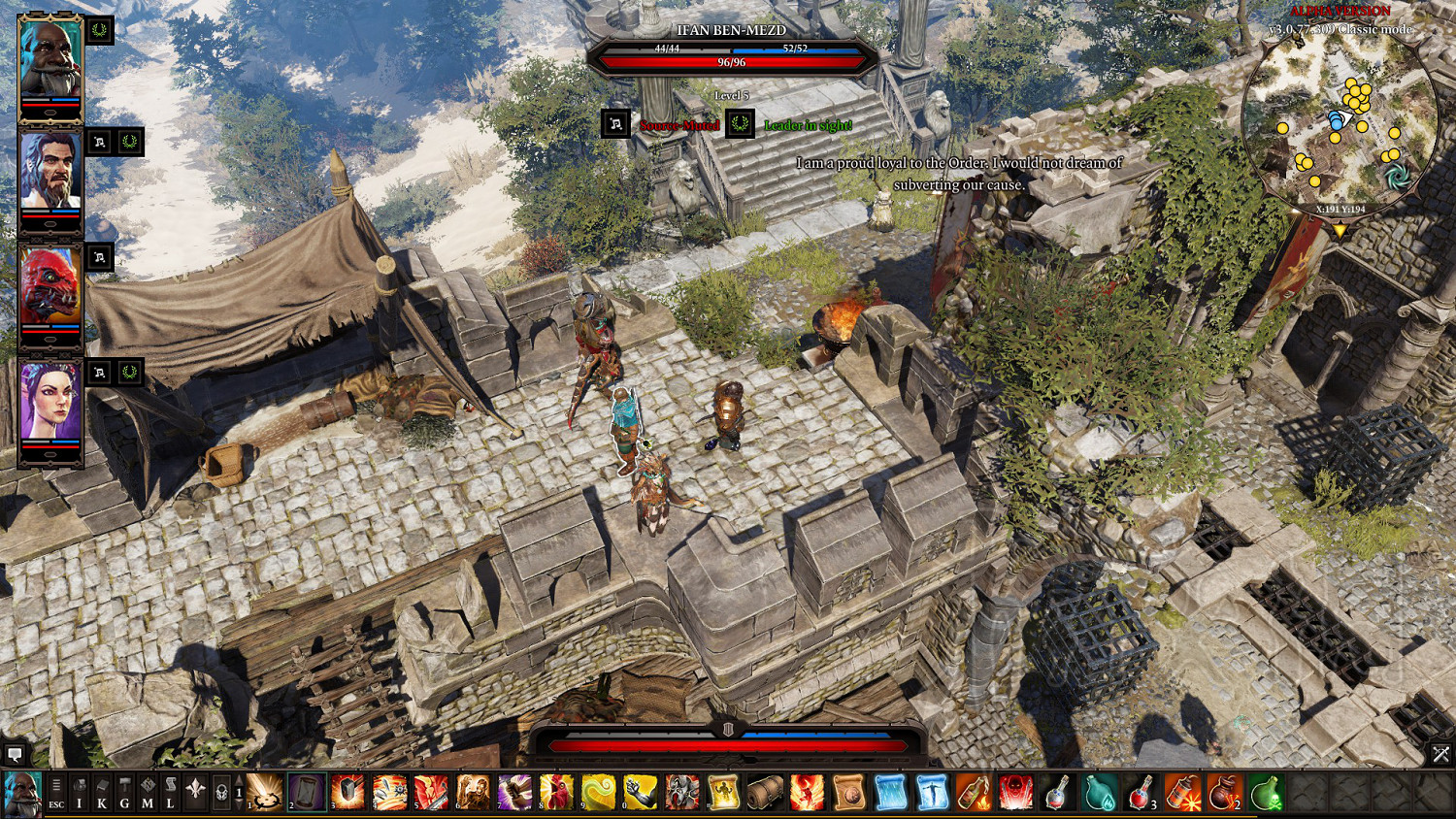Toggle combat mode crossed swords button
The height and width of the screenshot is (819, 1456).
1440,753
